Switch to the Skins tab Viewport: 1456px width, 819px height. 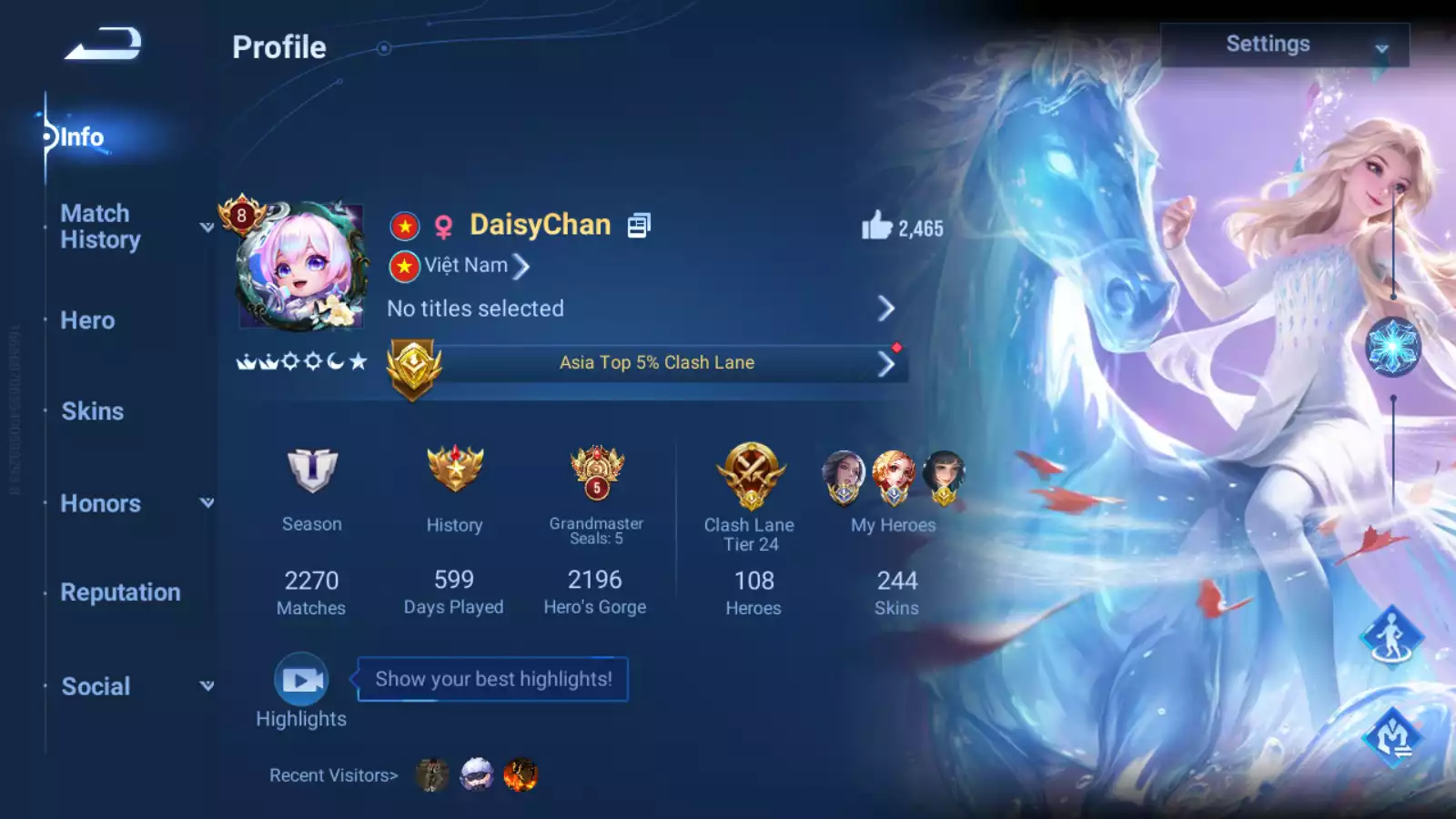pyautogui.click(x=92, y=411)
